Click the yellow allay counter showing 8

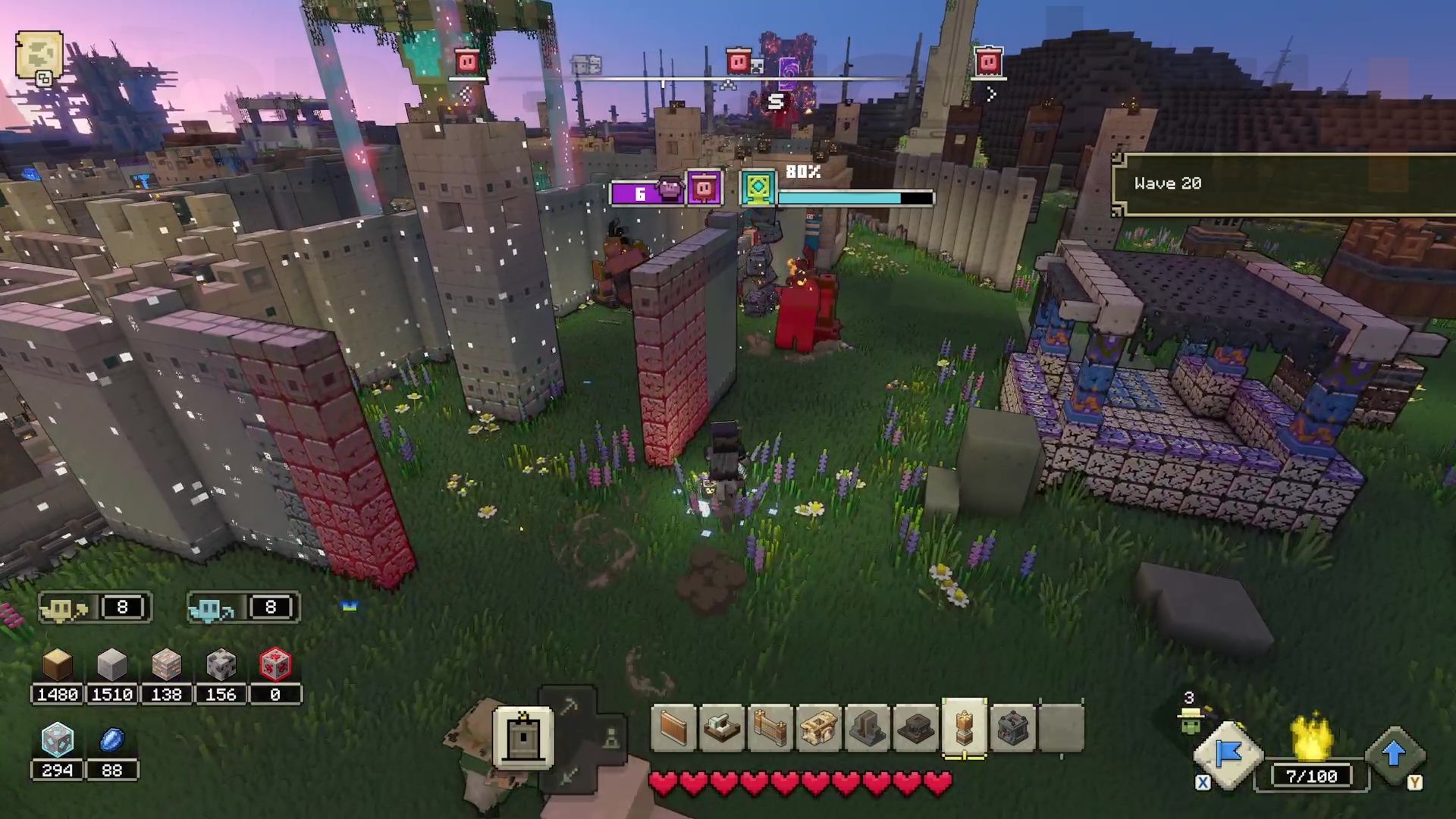[x=94, y=607]
